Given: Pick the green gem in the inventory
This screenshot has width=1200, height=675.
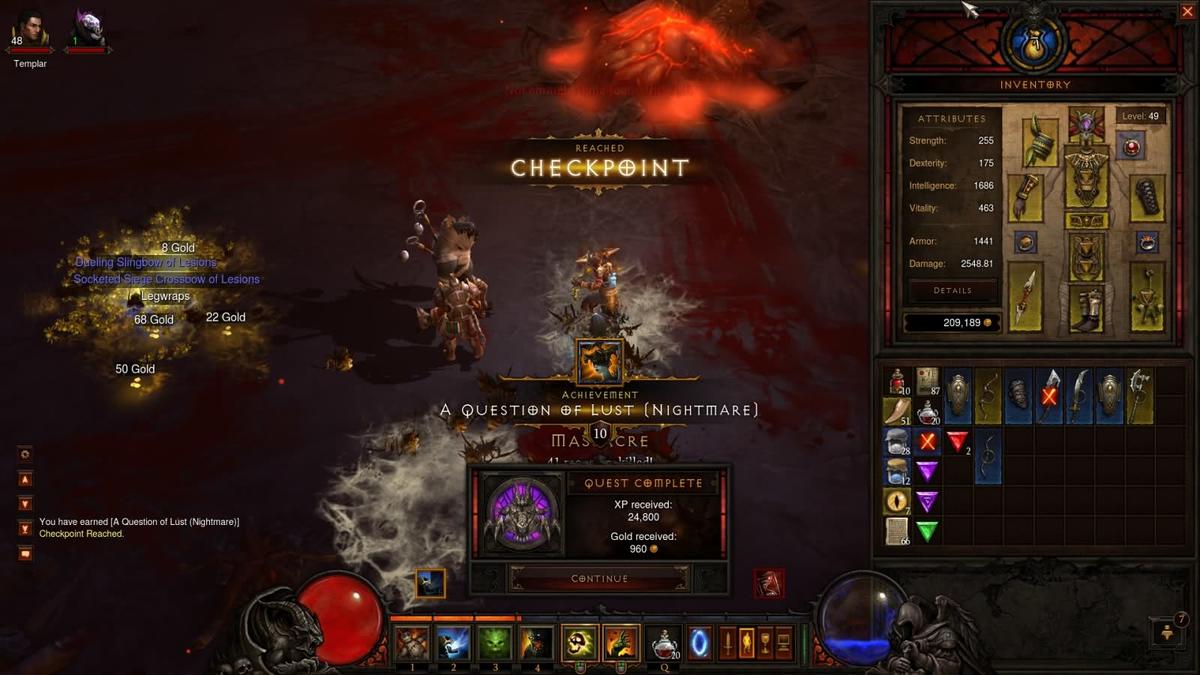Looking at the screenshot, I should [x=928, y=531].
